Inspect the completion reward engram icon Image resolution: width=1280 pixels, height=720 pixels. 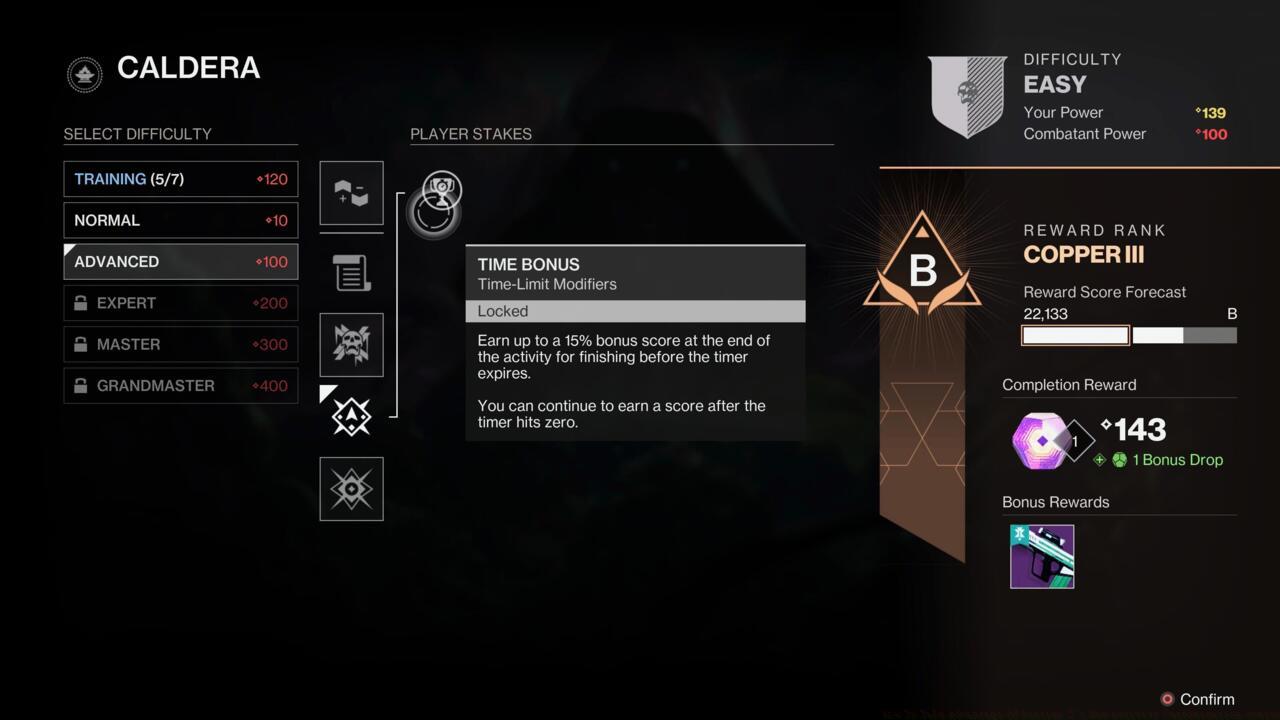[1041, 440]
